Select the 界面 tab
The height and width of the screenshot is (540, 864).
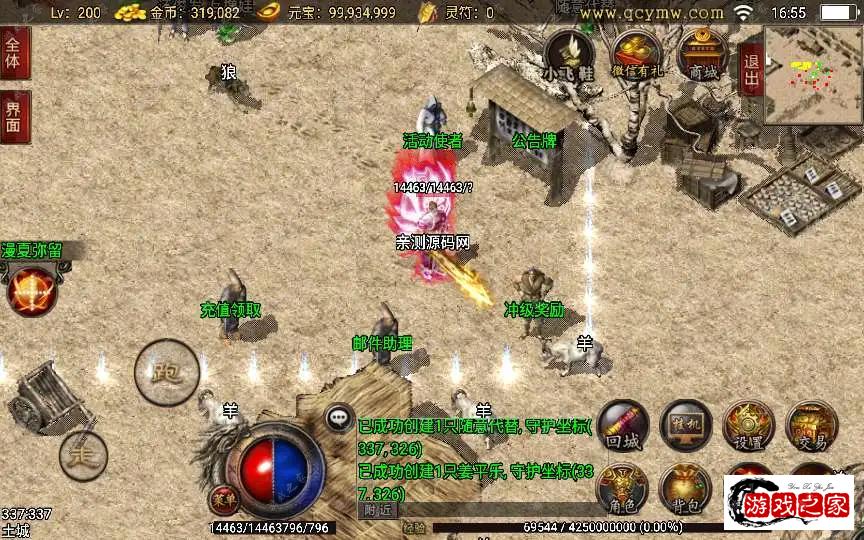click(x=13, y=116)
